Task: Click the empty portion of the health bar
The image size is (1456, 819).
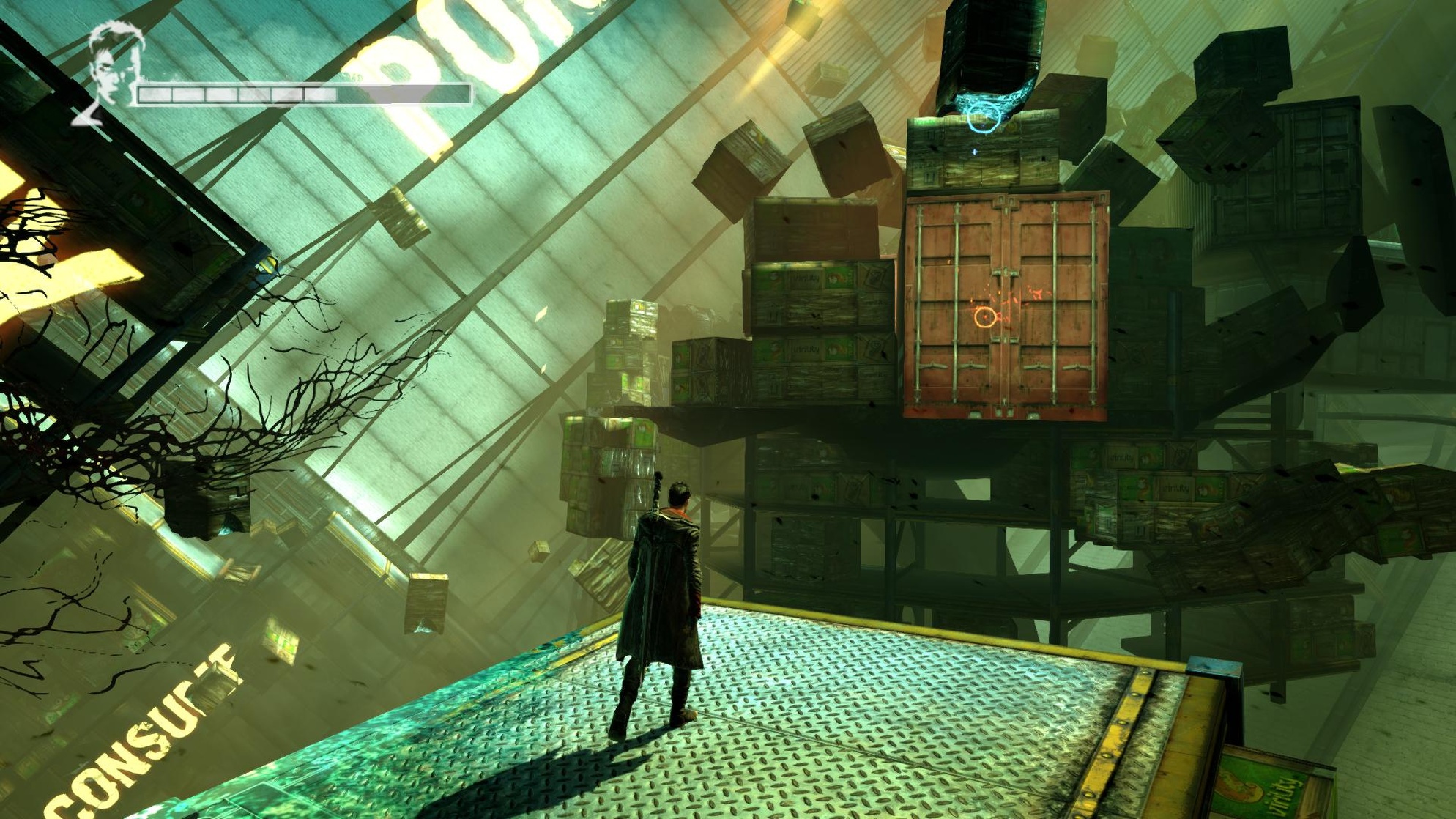Action: tap(403, 93)
